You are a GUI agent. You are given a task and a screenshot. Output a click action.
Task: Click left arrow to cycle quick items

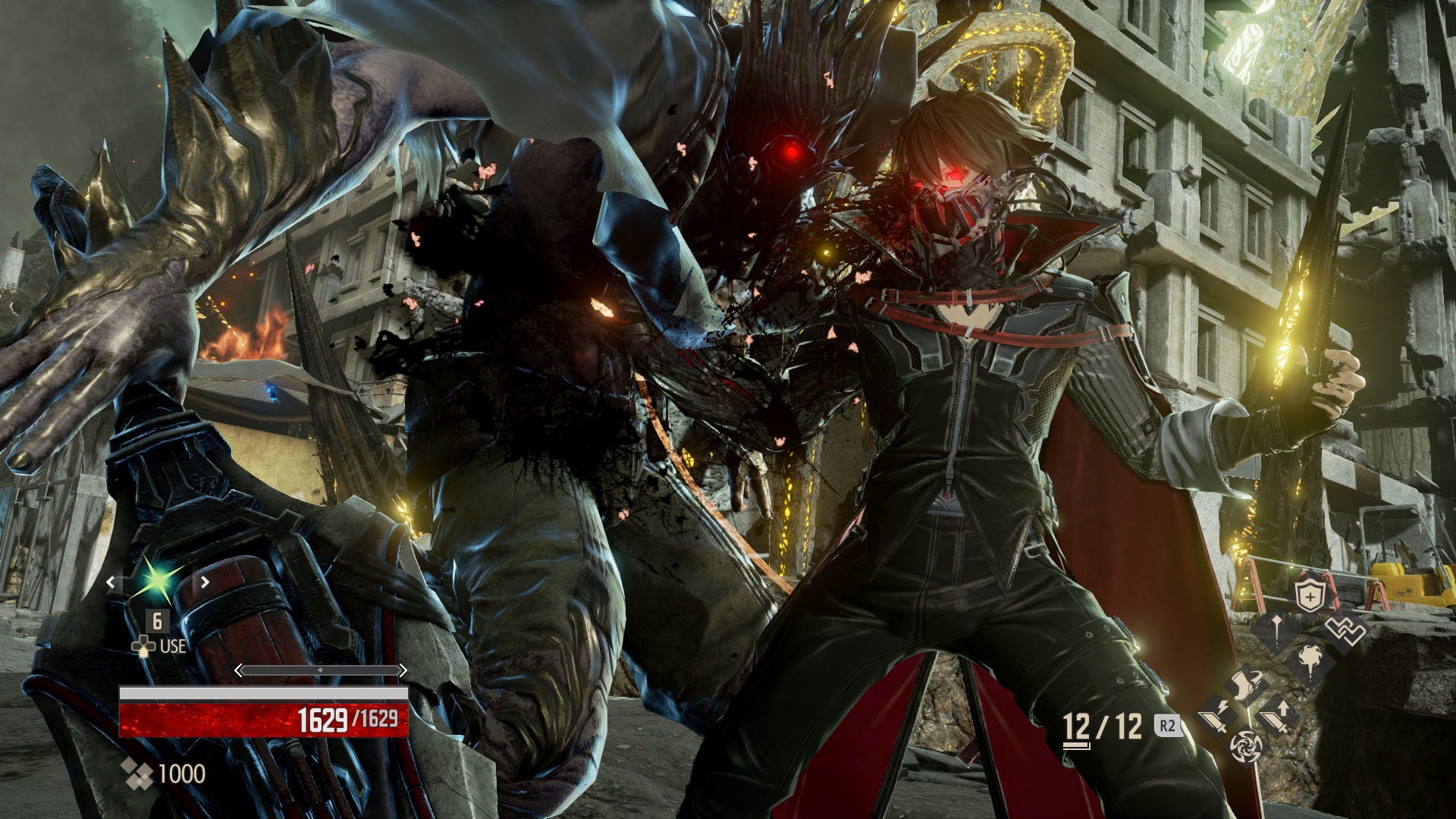(111, 582)
